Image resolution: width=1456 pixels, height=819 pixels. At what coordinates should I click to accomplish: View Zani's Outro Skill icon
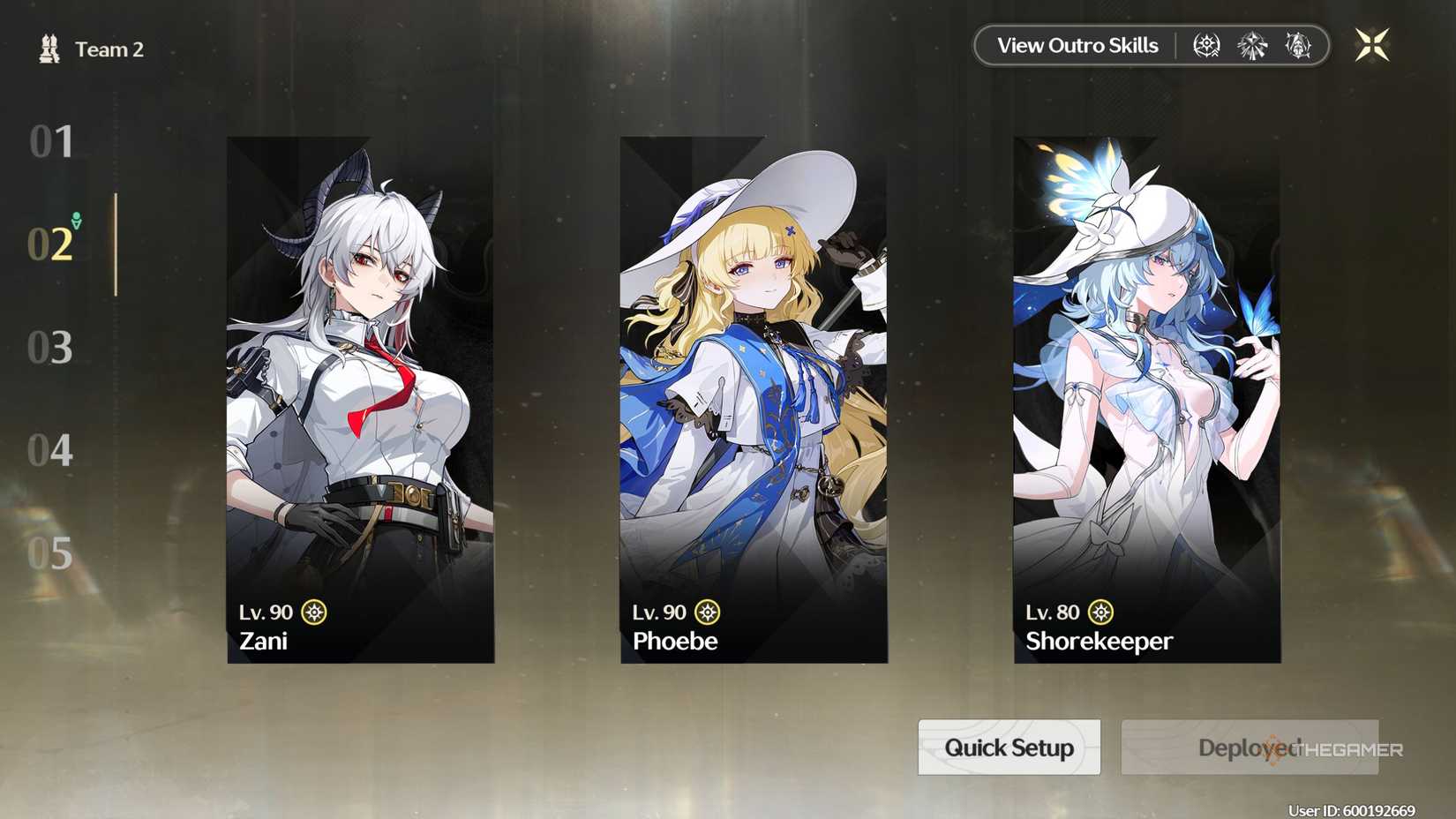[1205, 45]
